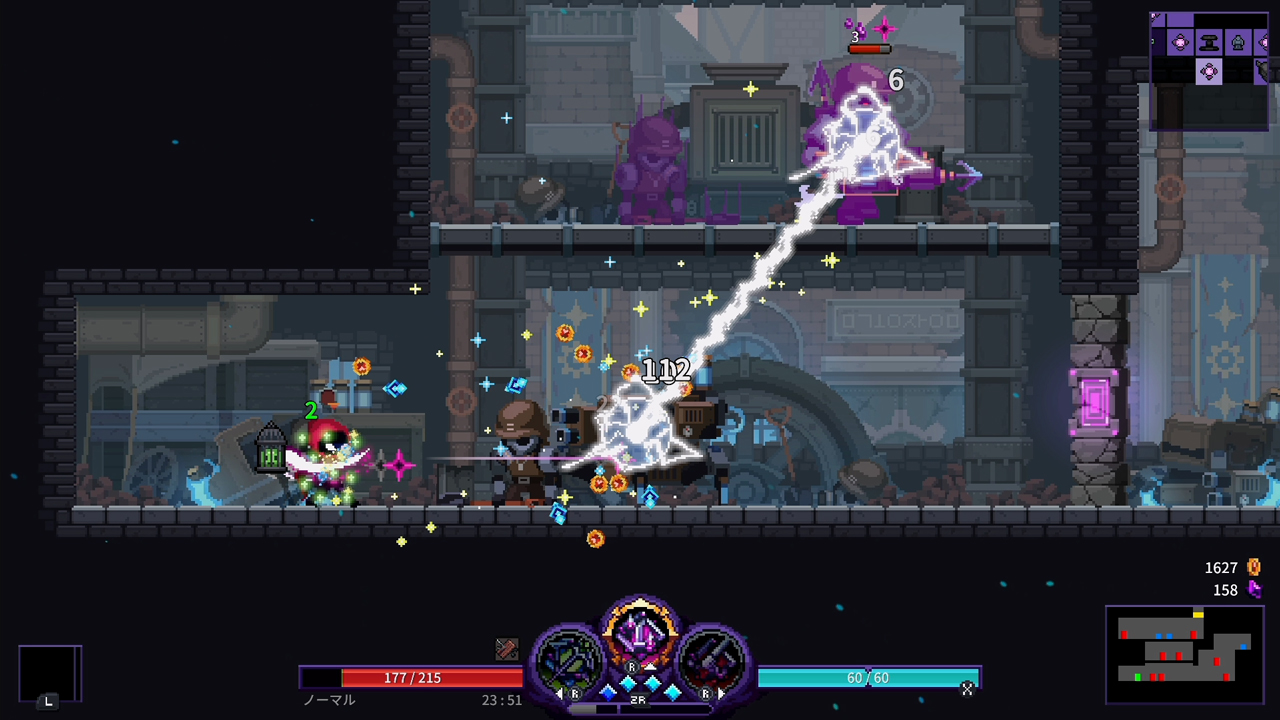Select the center purple crystal weapon icon

640,636
